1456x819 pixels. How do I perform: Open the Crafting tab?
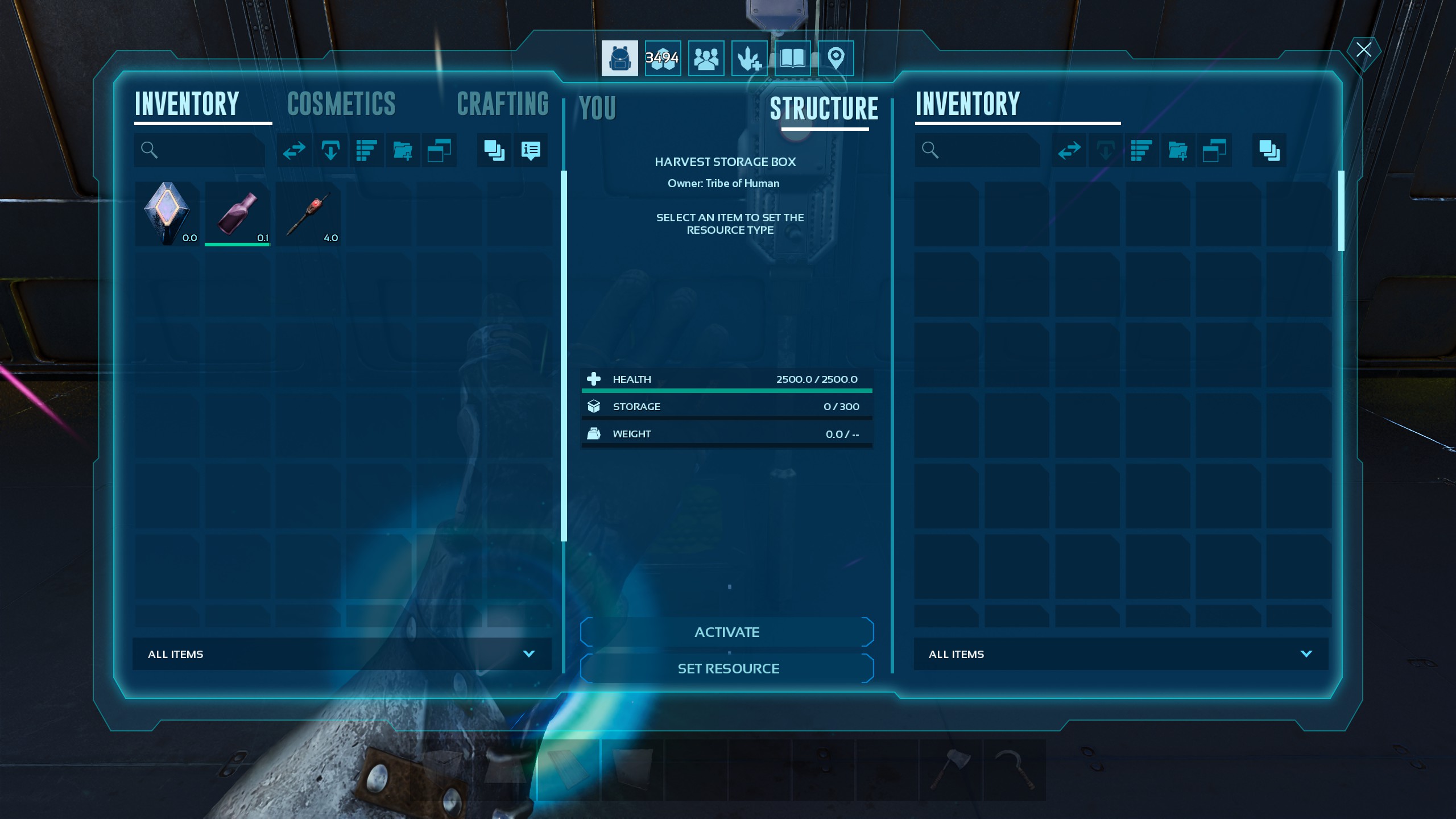tap(502, 104)
